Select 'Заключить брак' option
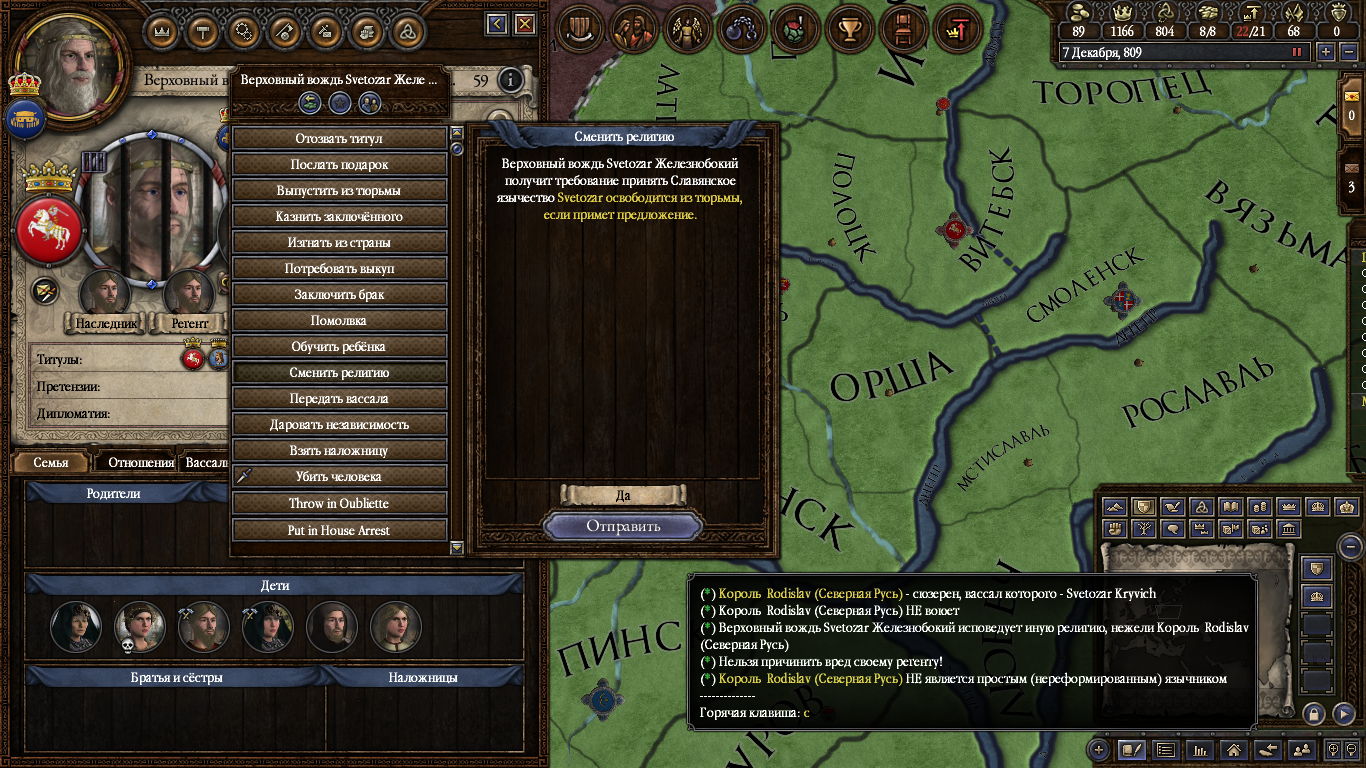This screenshot has height=768, width=1366. pos(339,294)
